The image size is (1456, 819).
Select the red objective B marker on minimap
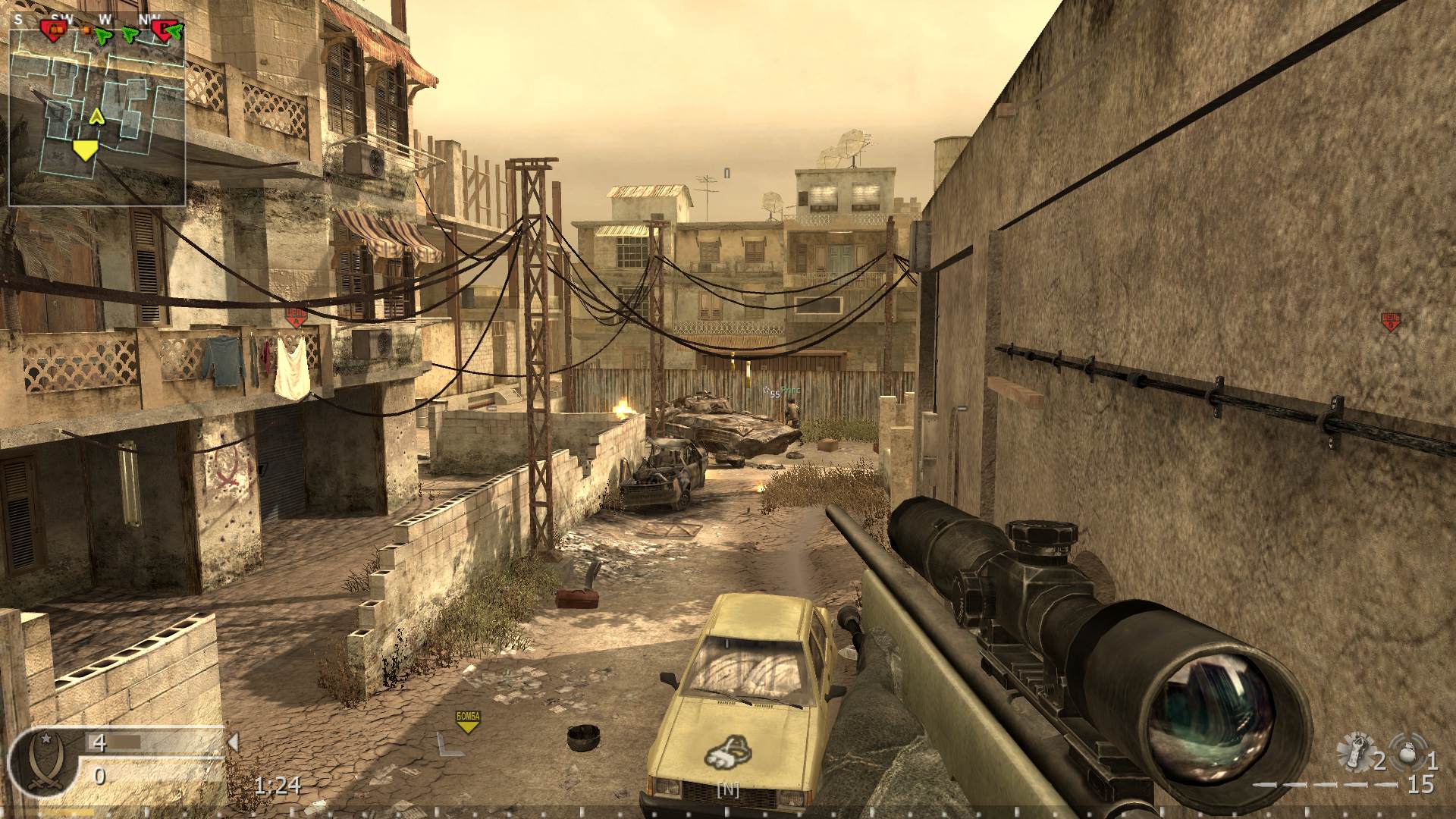pyautogui.click(x=163, y=30)
